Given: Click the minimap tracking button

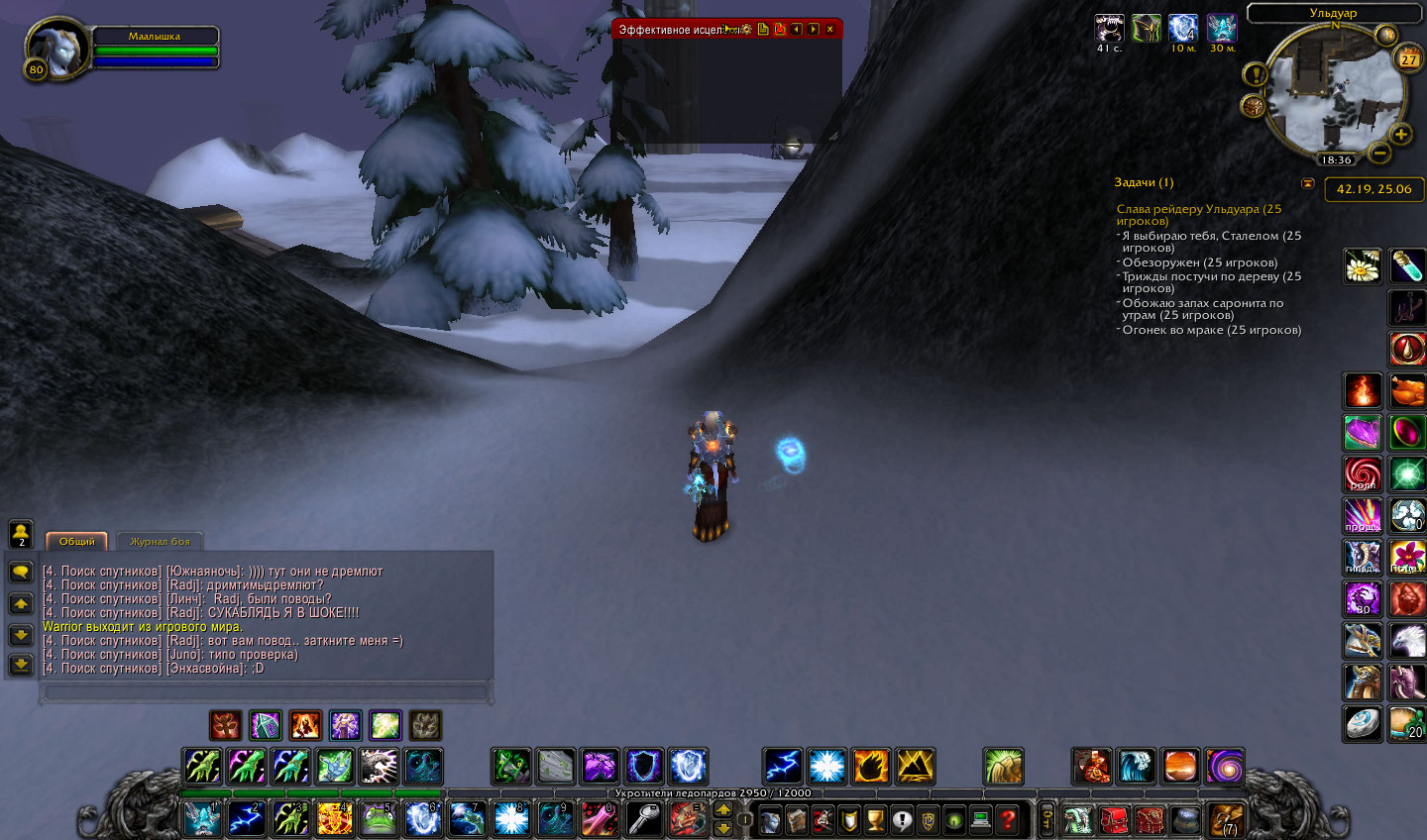Looking at the screenshot, I should (x=1253, y=106).
